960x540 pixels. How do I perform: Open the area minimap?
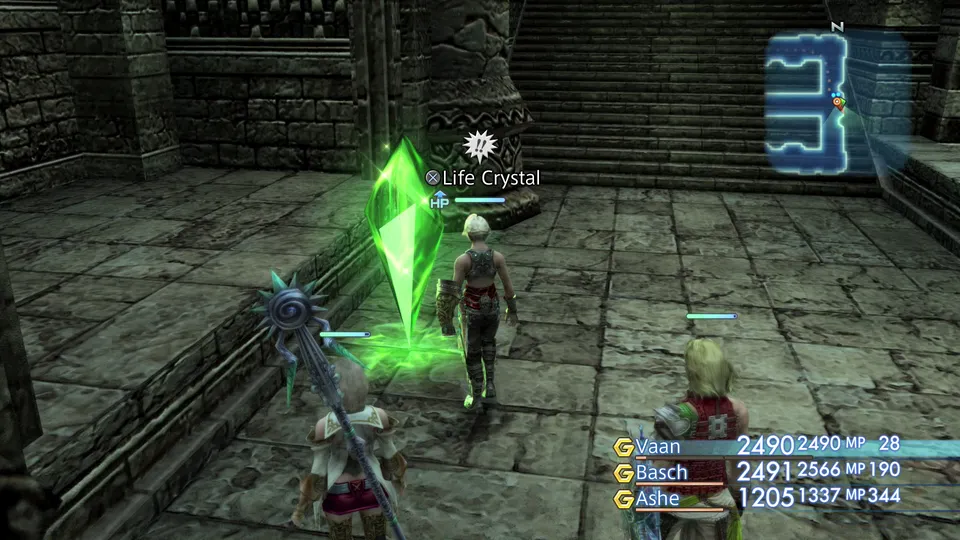pos(838,100)
